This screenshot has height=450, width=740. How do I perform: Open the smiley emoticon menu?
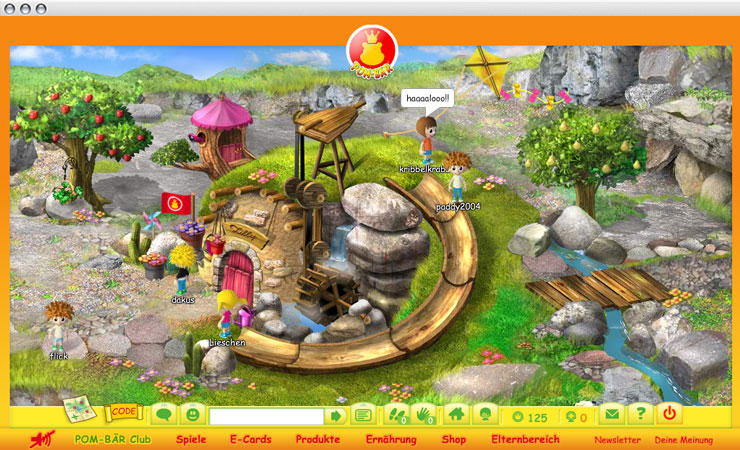pyautogui.click(x=193, y=414)
